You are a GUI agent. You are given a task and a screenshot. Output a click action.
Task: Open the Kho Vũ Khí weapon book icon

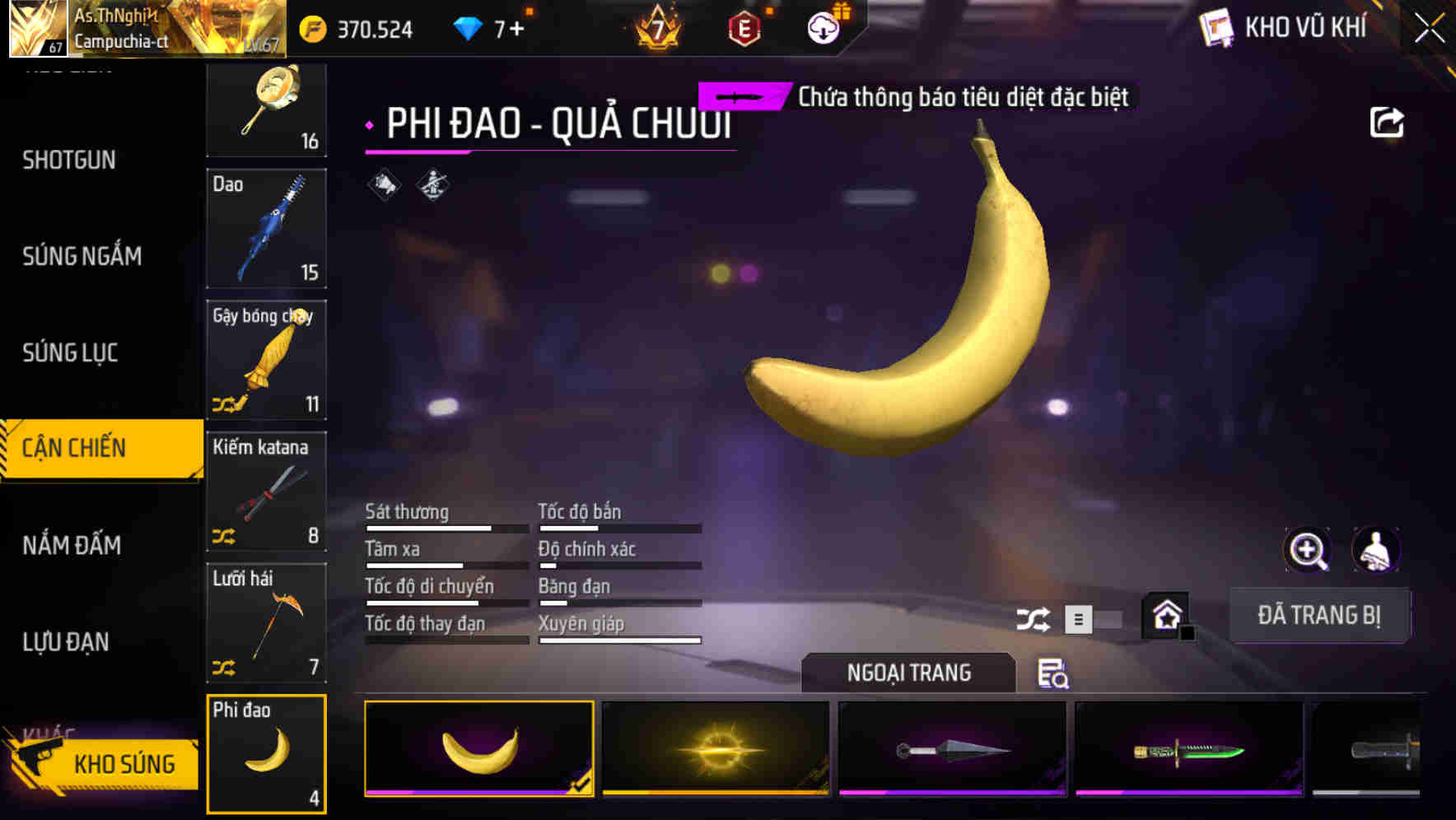pyautogui.click(x=1216, y=27)
